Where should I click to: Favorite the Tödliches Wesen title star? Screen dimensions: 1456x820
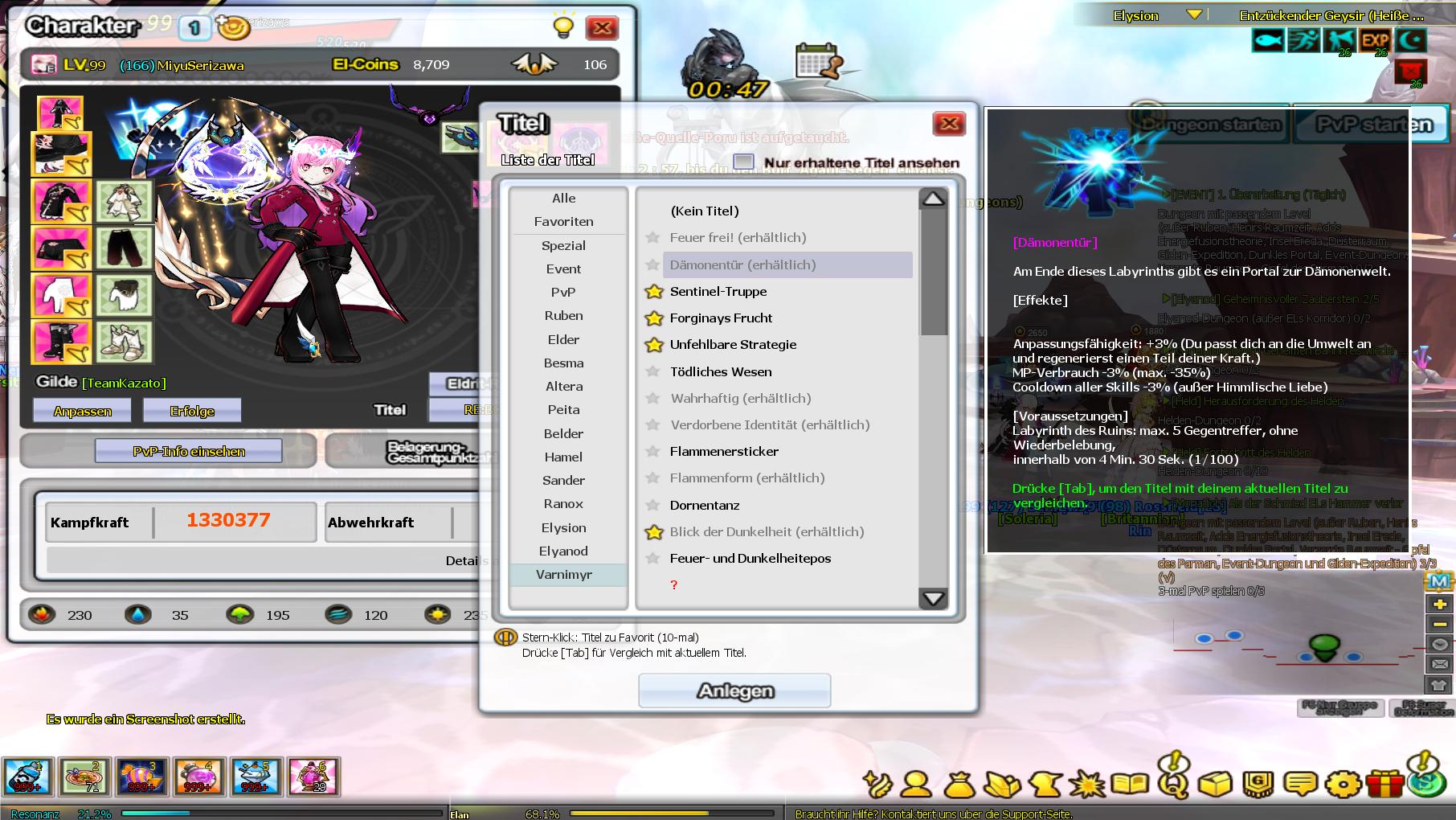click(x=653, y=372)
